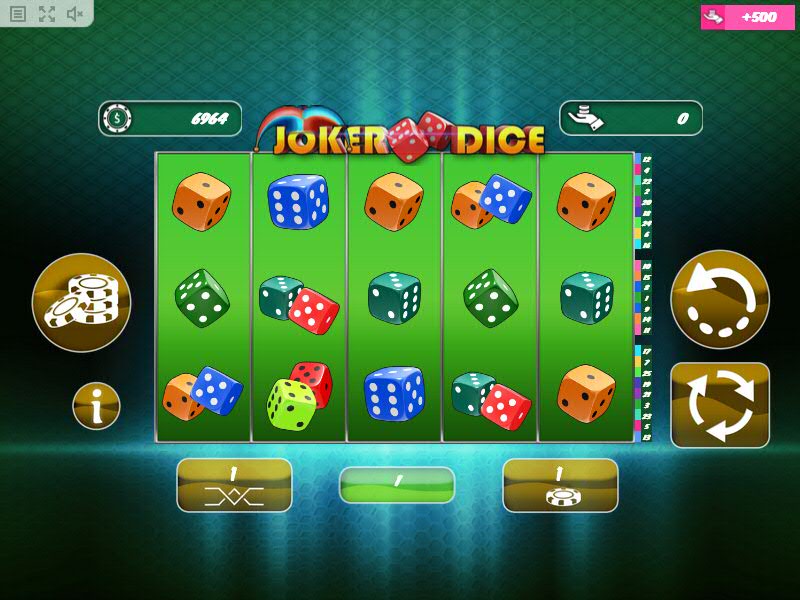Image resolution: width=800 pixels, height=600 pixels.
Task: Change the number of paylines
Action: 234,485
